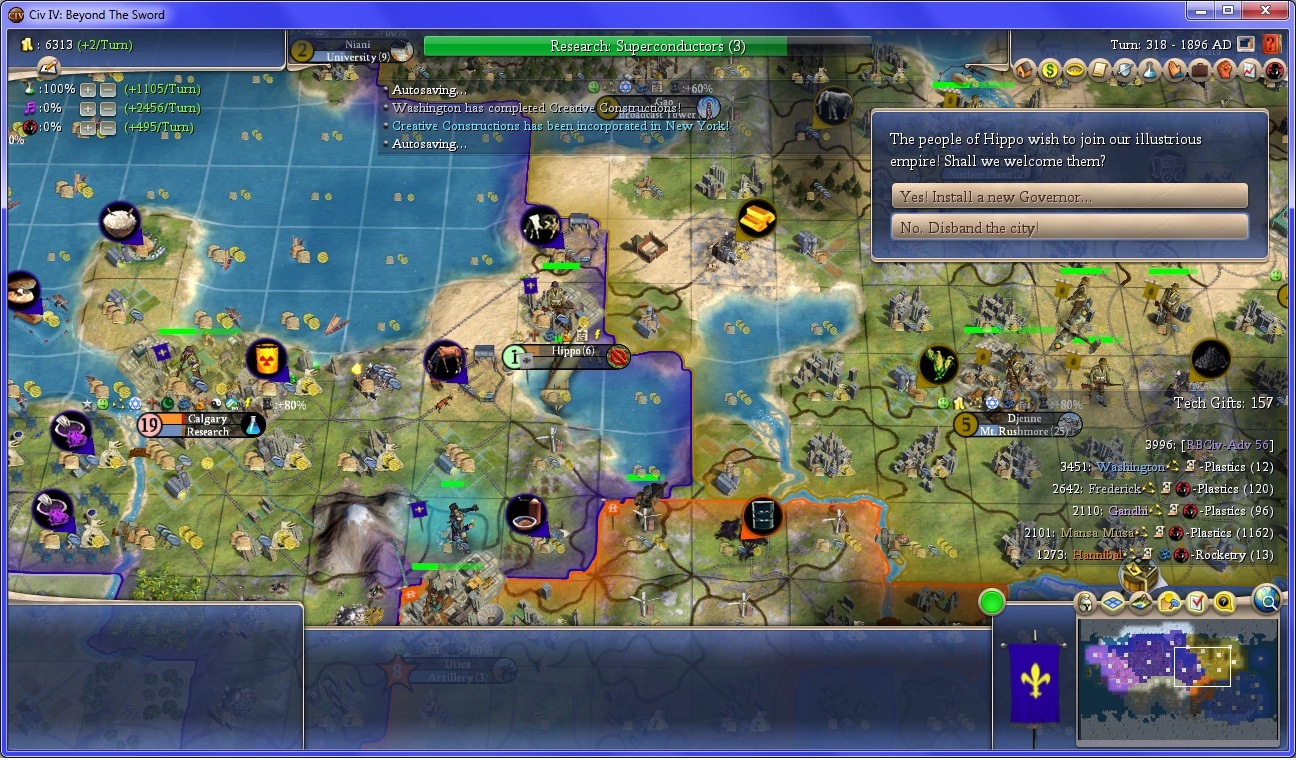Increase the culture rate with plus button
Viewport: 1296px width, 760px height.
click(x=88, y=108)
